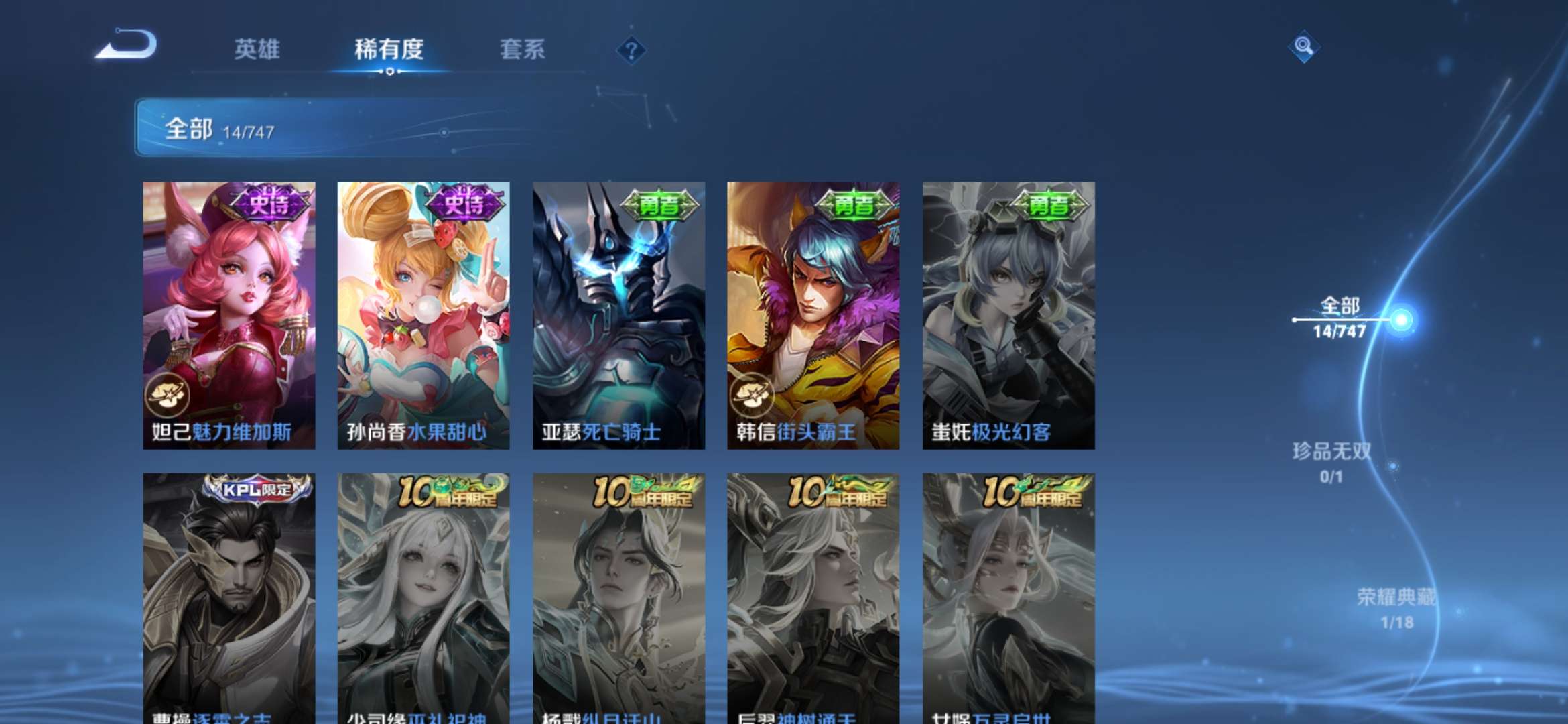Click the 勇者 badge on 亚瑟死亡骑士

pos(659,202)
